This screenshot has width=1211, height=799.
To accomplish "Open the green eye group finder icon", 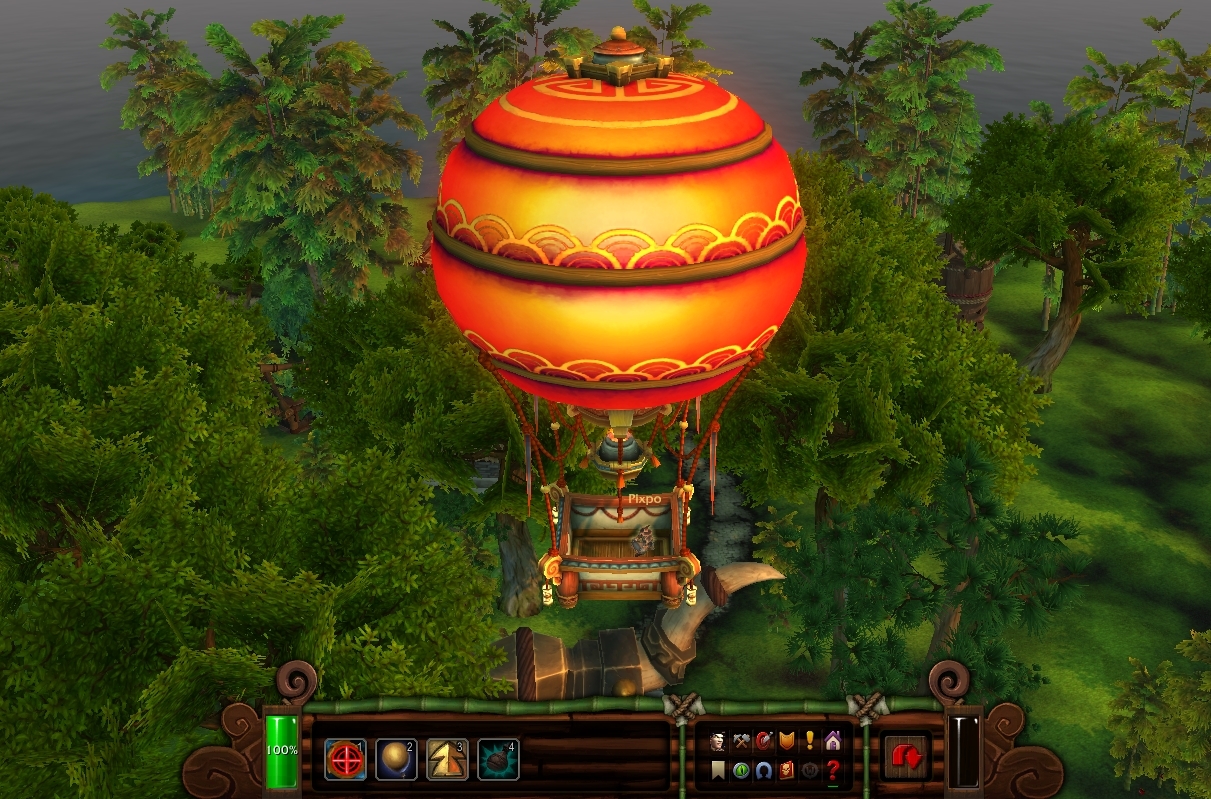I will 741,770.
